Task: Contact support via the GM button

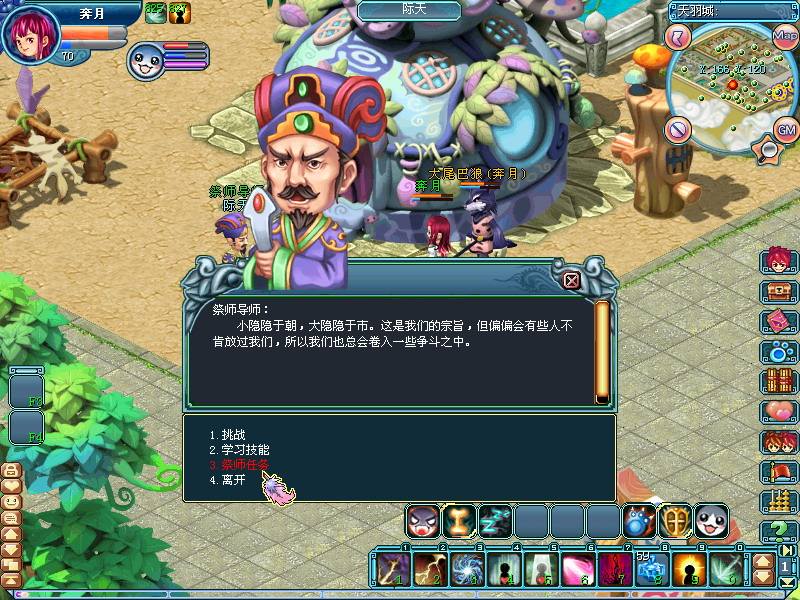Action: [787, 128]
